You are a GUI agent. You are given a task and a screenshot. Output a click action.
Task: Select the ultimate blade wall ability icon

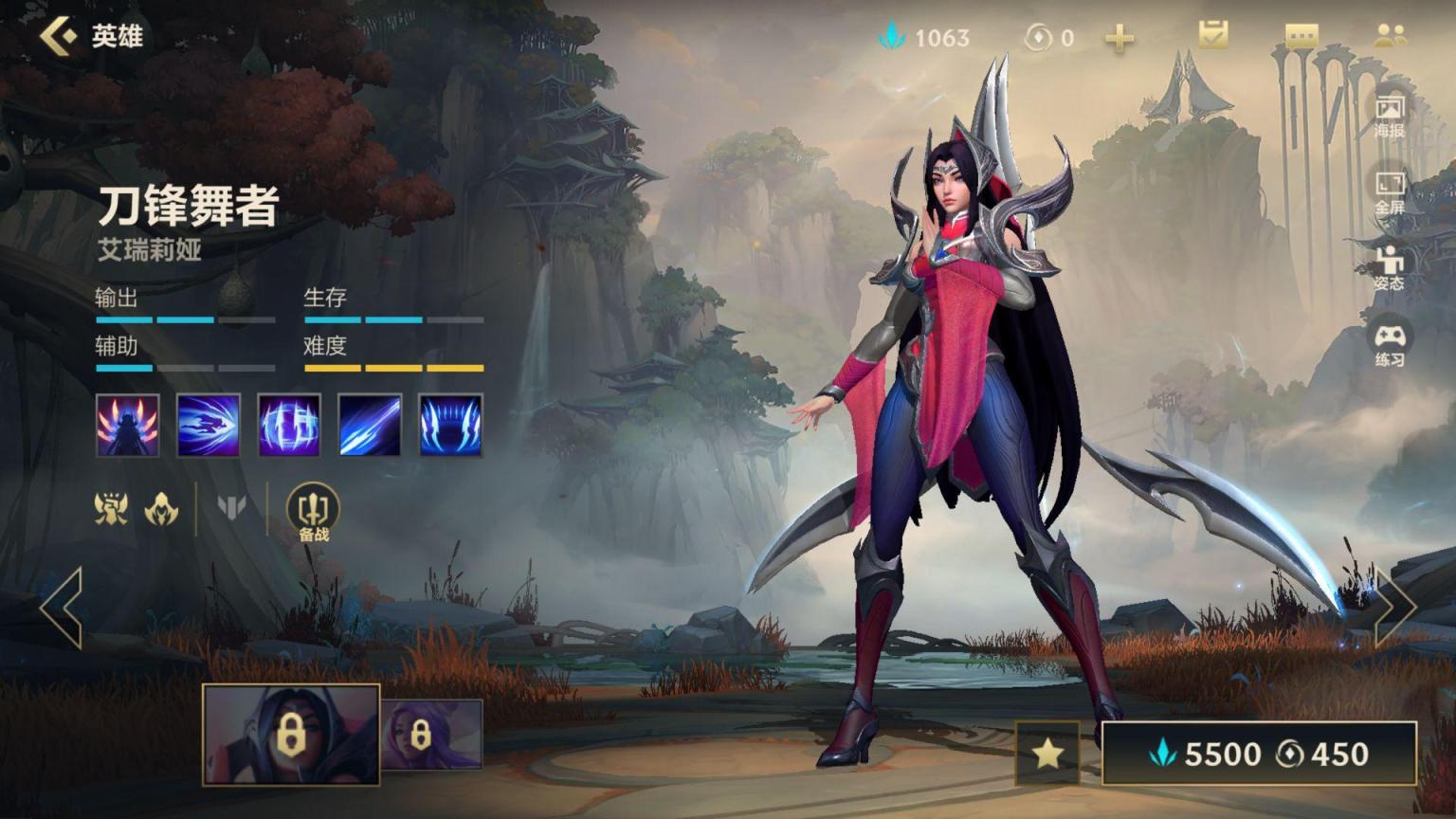[451, 426]
